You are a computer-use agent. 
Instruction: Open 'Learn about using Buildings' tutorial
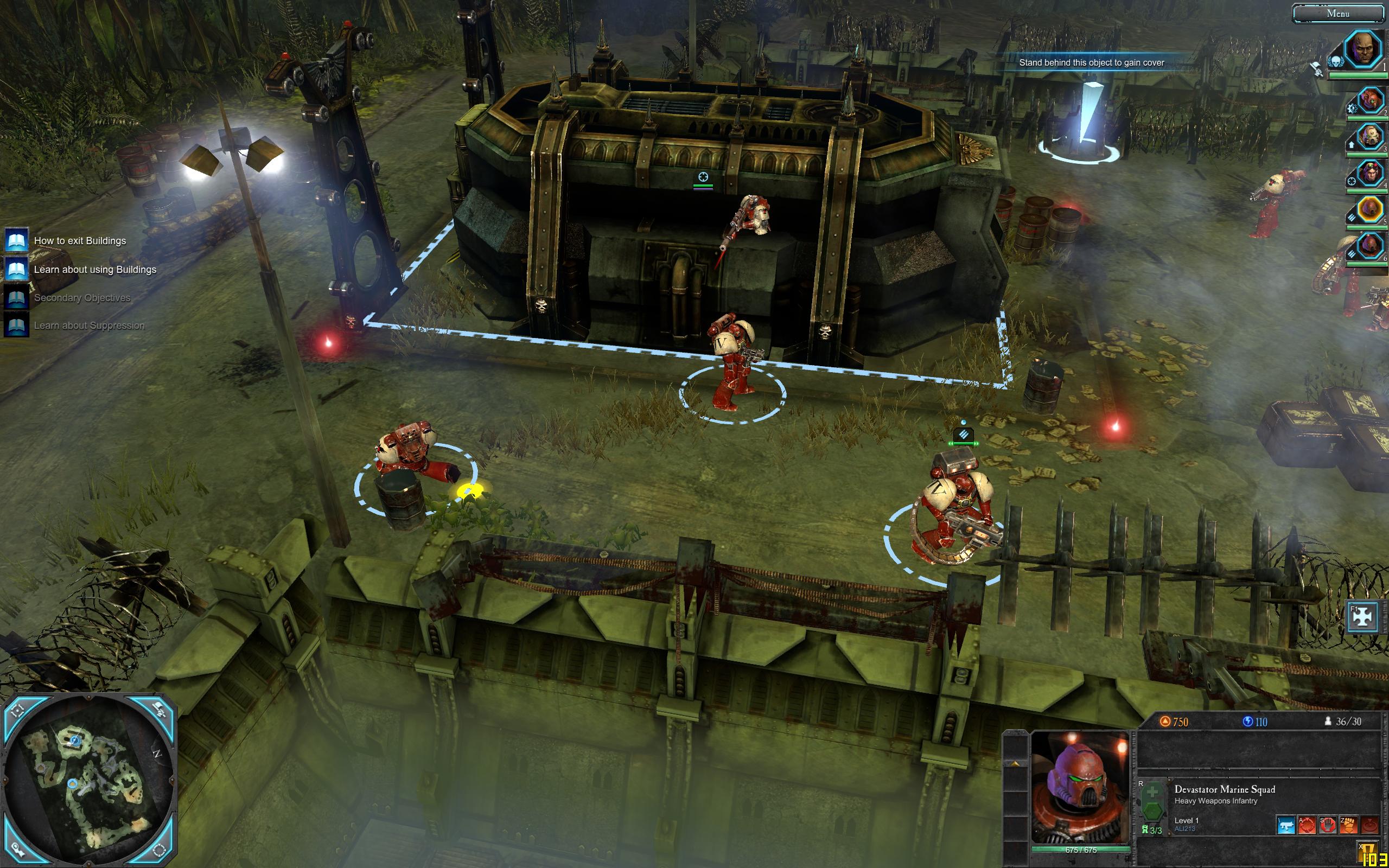pyautogui.click(x=94, y=269)
